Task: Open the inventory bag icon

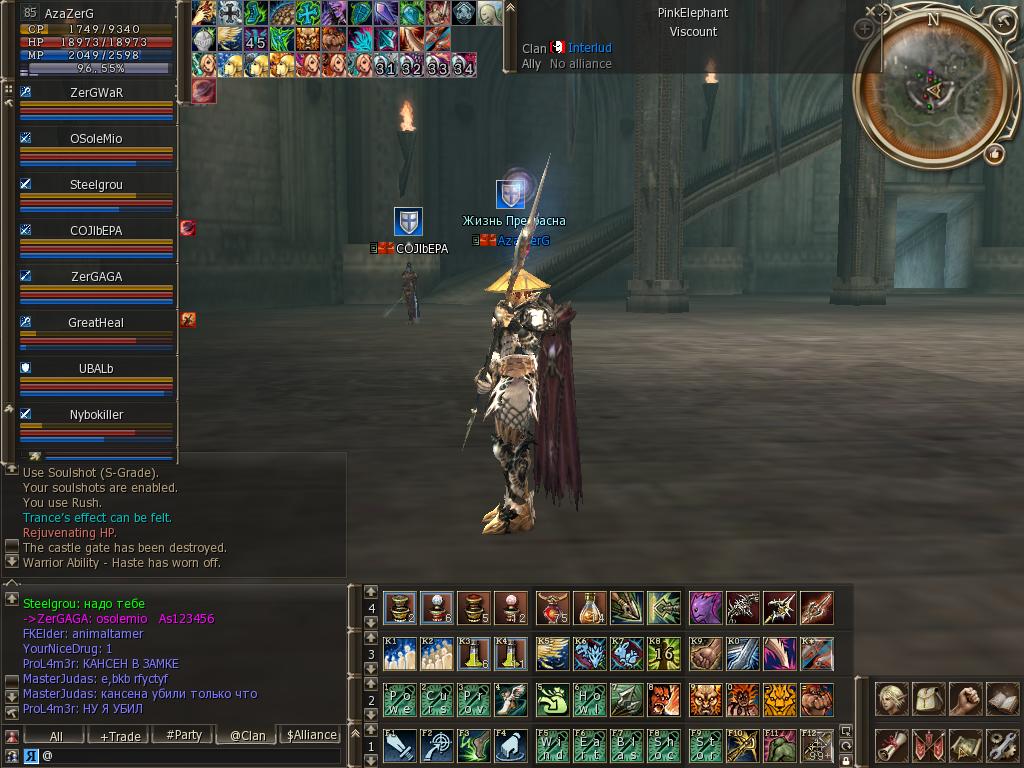Action: tap(928, 700)
